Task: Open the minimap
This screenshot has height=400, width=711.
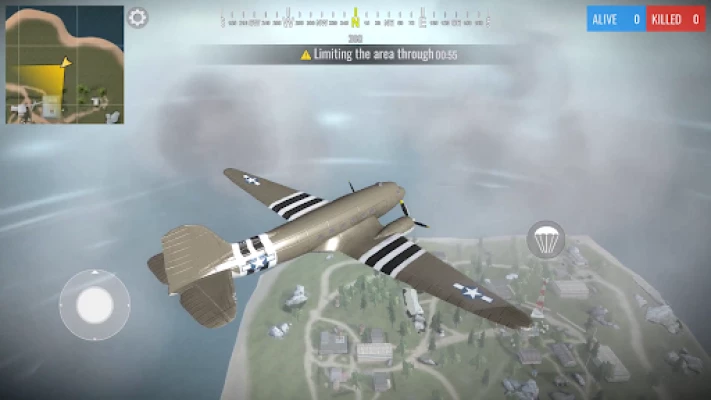Action: pos(65,65)
